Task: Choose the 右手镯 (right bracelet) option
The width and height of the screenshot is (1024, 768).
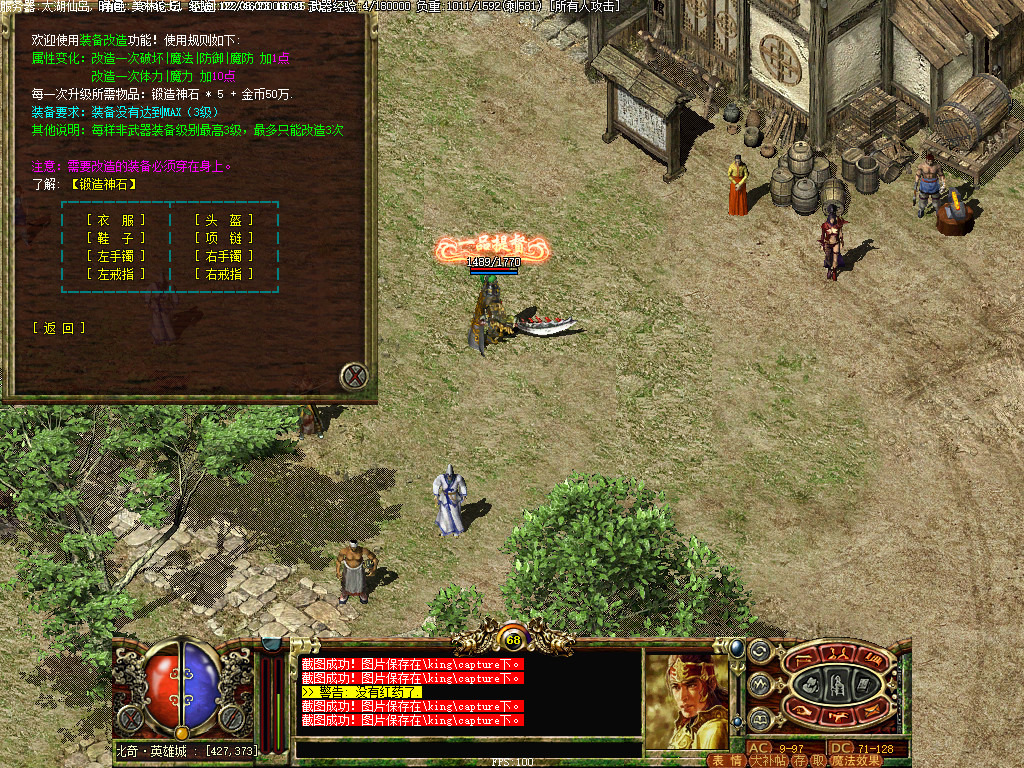Action: [224, 256]
